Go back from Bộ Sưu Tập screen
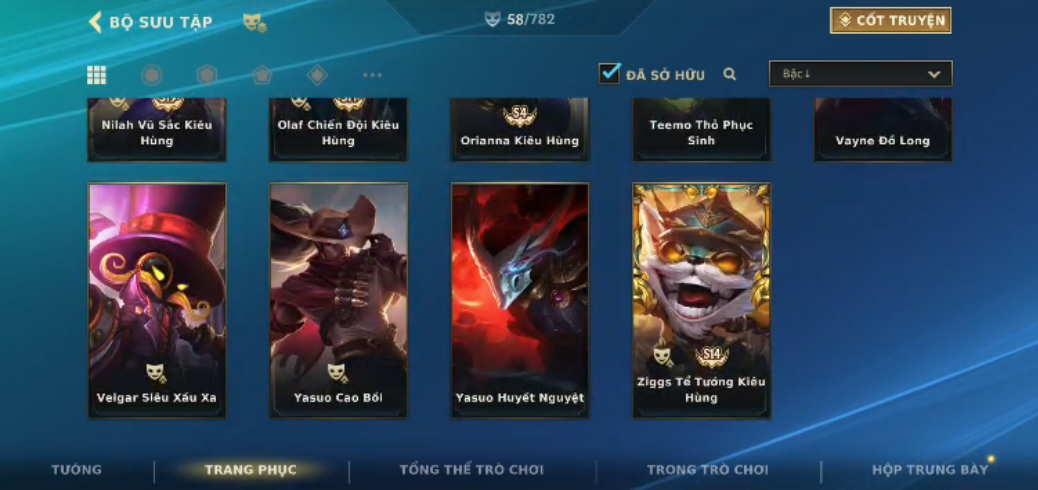Viewport: 1038px width, 490px height. [x=96, y=22]
